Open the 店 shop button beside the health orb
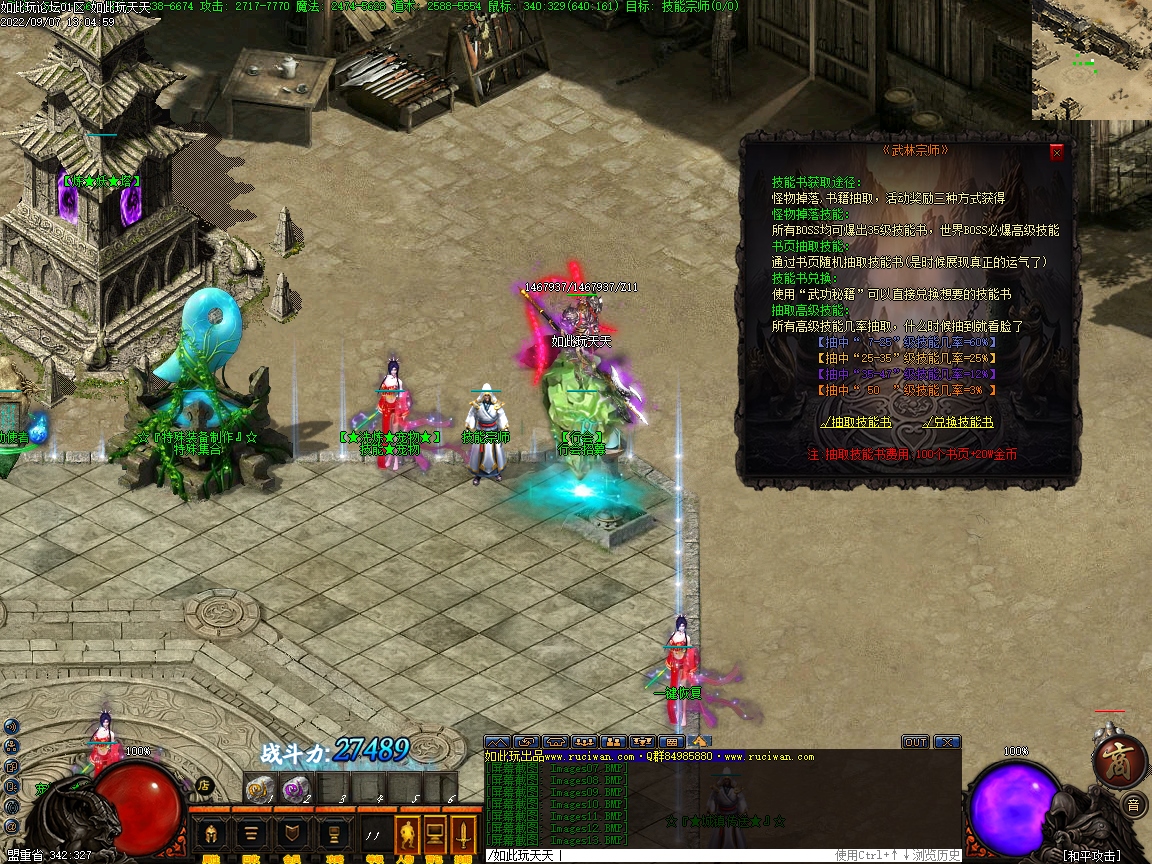 coord(204,785)
